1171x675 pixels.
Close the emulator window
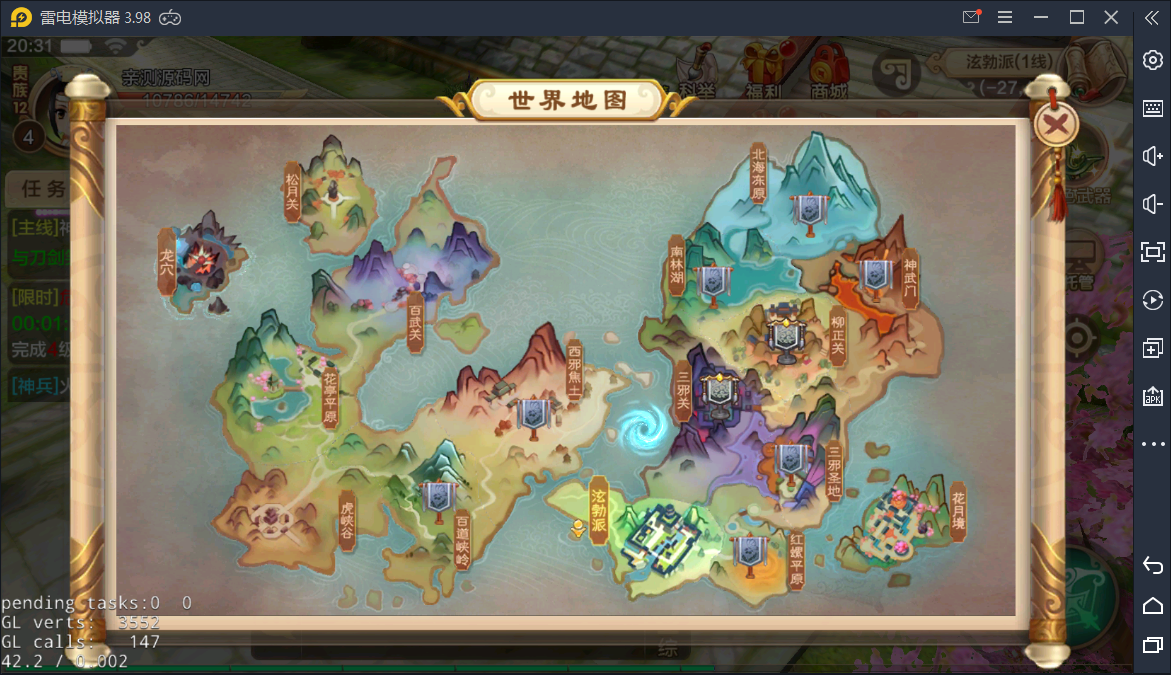point(1111,17)
